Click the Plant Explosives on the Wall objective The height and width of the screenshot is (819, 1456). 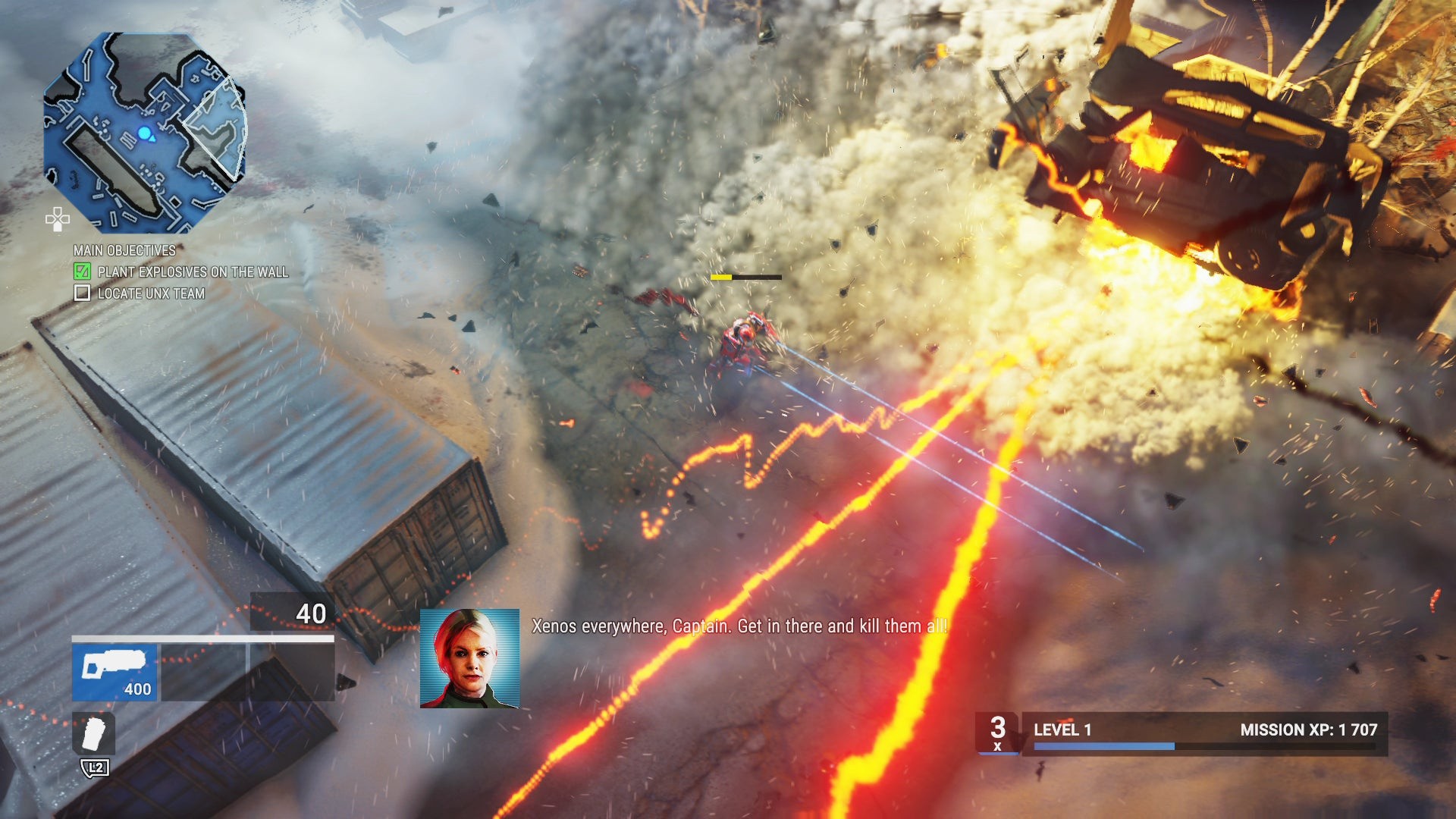(193, 271)
